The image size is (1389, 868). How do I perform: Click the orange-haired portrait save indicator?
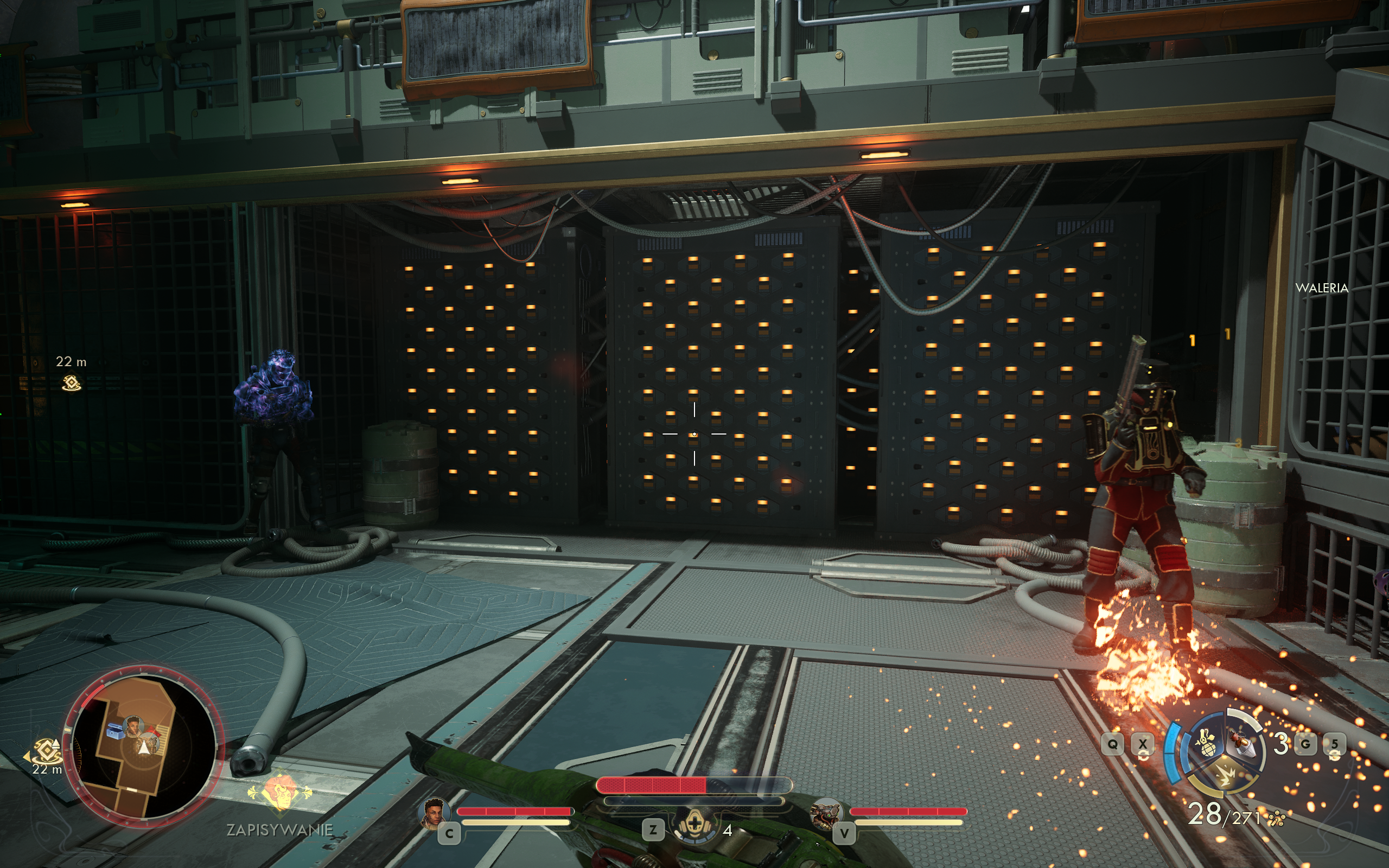[x=280, y=791]
